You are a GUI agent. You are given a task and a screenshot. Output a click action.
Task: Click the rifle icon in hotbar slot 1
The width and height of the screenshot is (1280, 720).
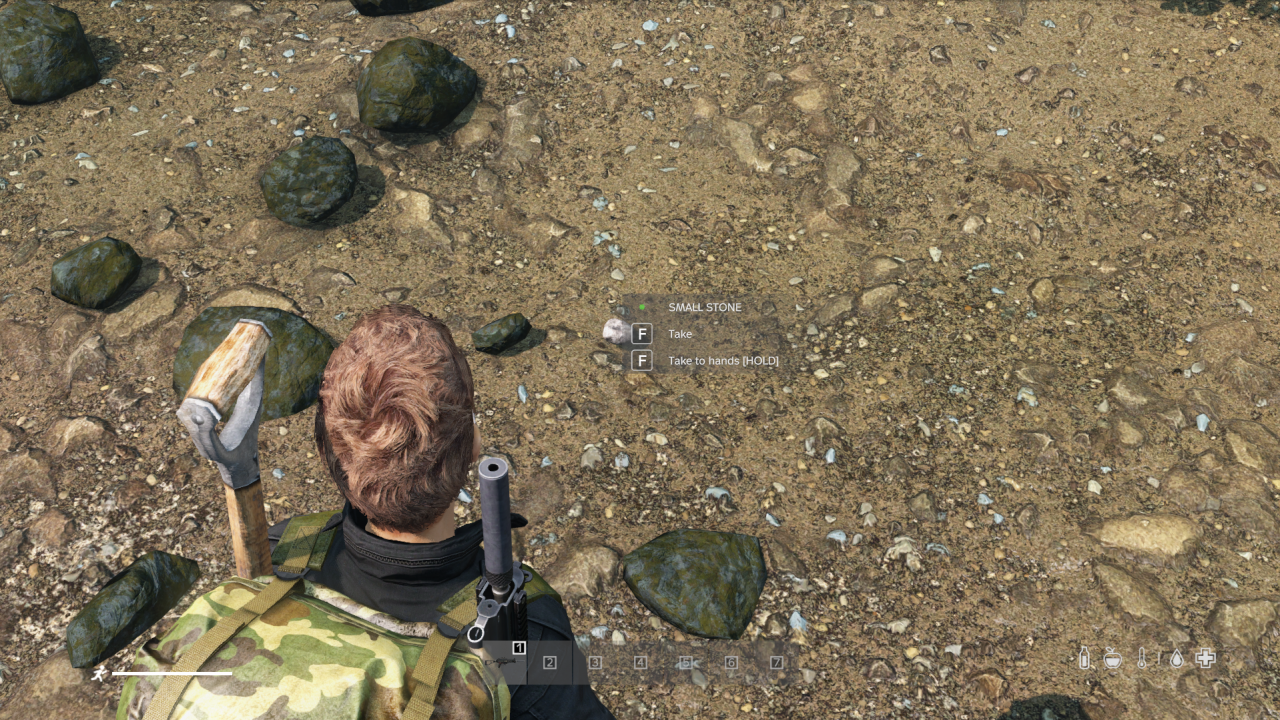(x=504, y=662)
